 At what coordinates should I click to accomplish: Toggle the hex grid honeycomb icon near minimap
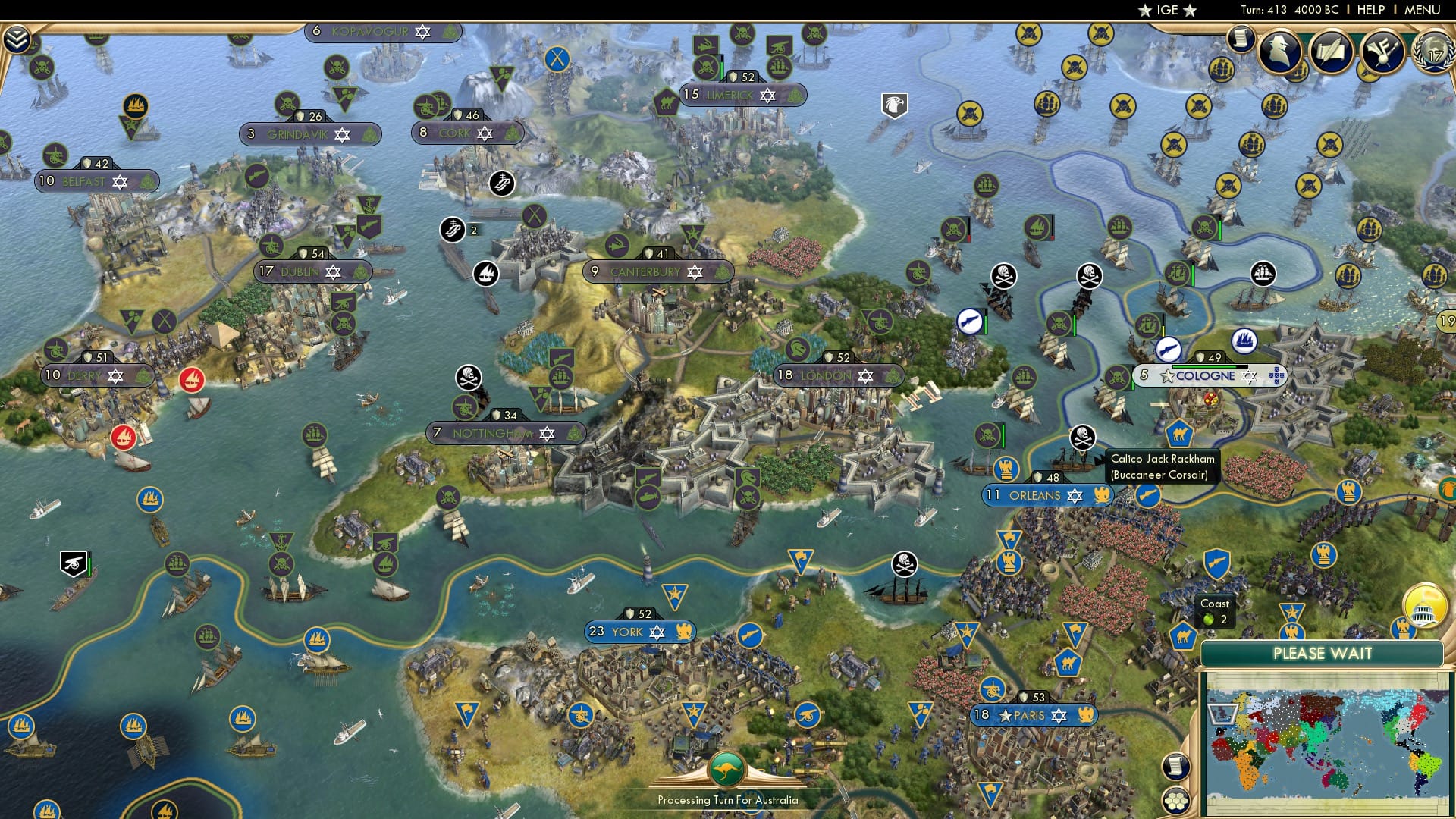[x=1175, y=801]
